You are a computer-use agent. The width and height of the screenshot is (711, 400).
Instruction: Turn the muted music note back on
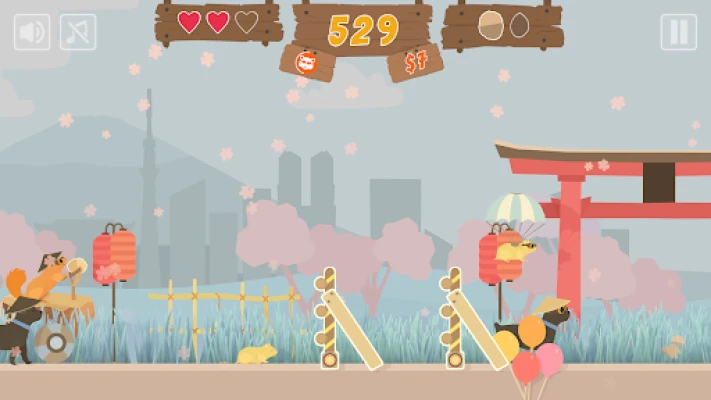[78, 32]
